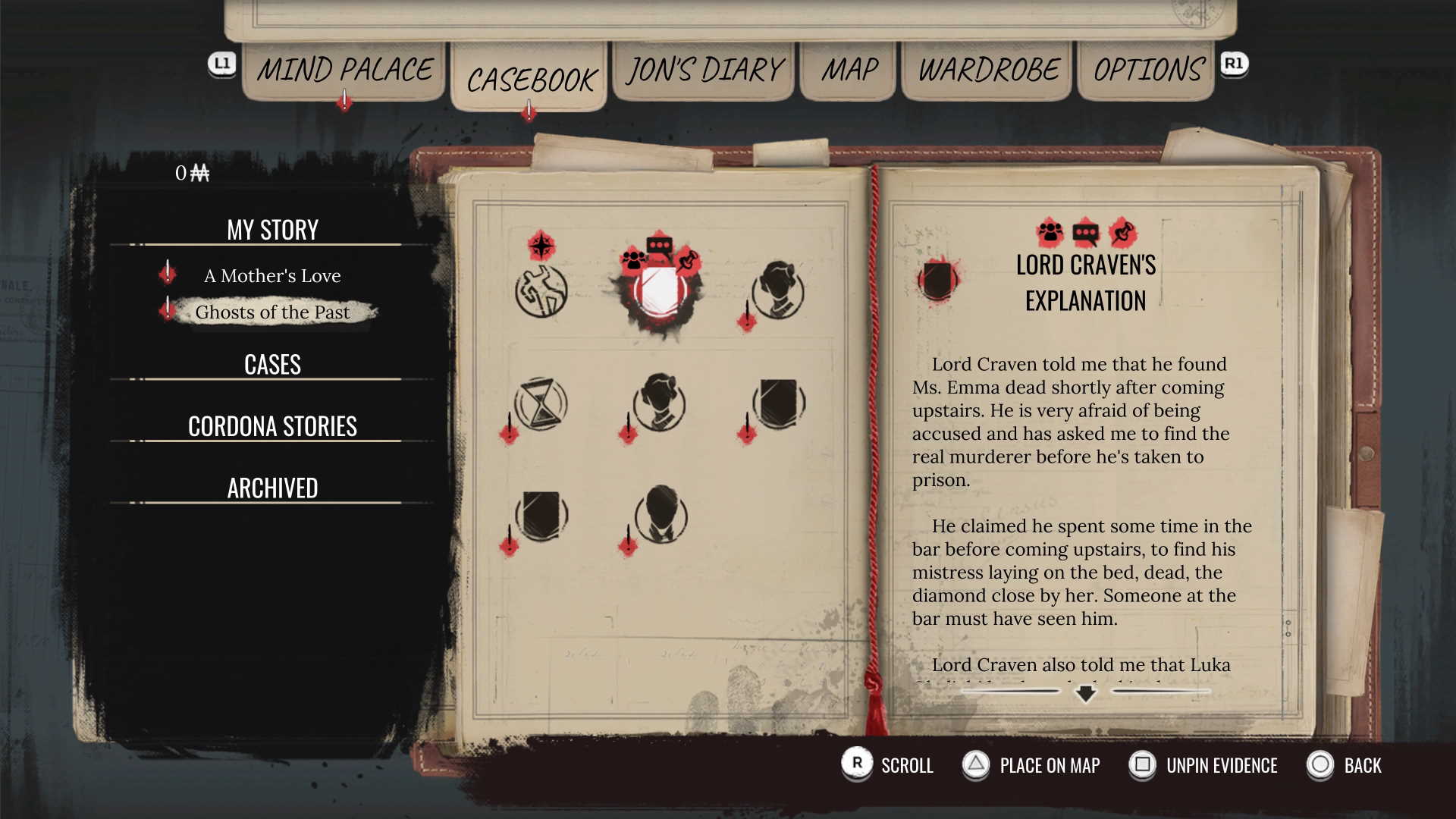Open the Wardrobe tab
This screenshot has width=1456, height=819.
pos(988,71)
